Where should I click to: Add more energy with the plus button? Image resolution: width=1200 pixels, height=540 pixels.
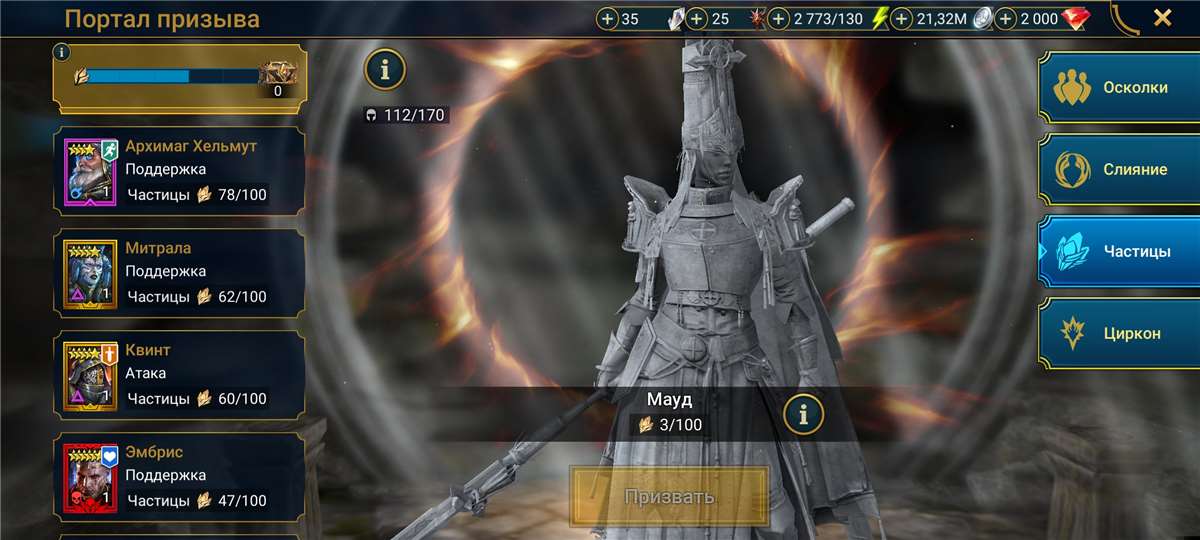[779, 18]
